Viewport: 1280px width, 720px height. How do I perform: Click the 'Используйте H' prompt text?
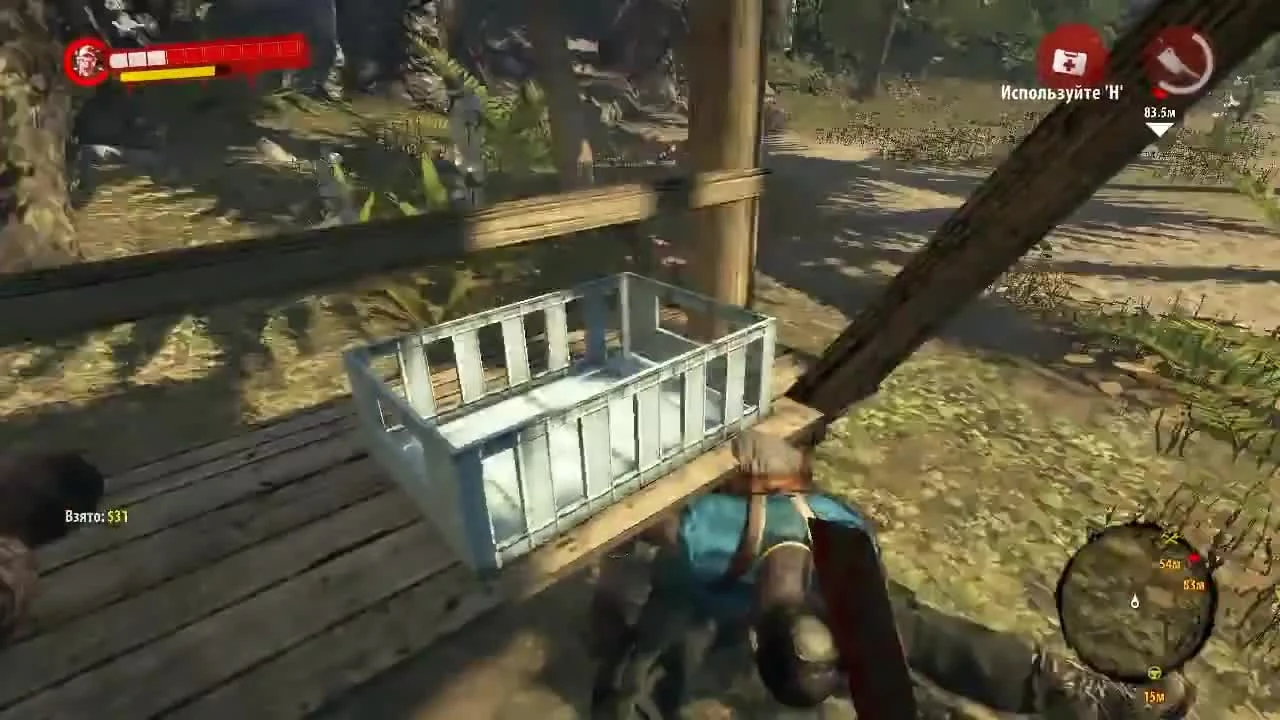[x=1062, y=91]
